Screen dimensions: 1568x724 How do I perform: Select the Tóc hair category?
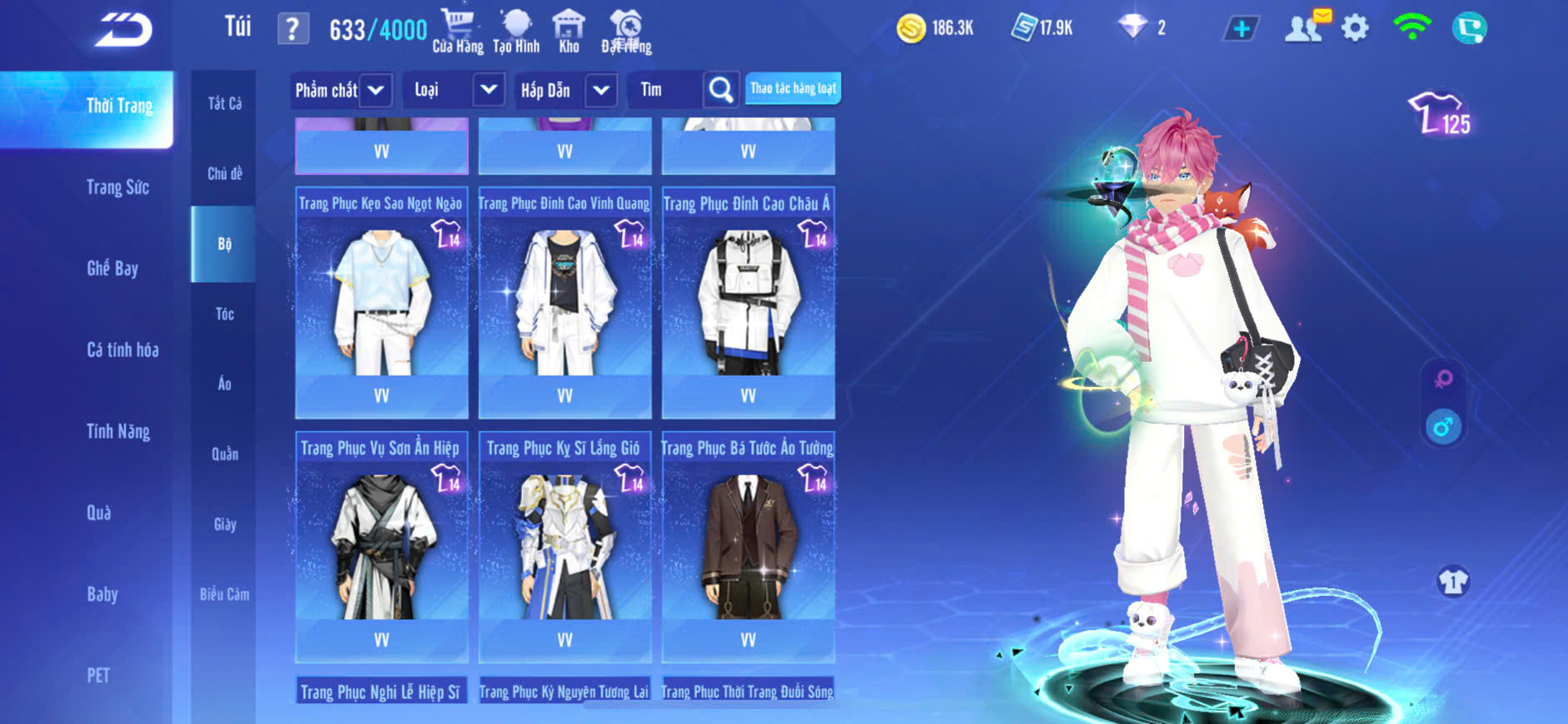click(225, 314)
